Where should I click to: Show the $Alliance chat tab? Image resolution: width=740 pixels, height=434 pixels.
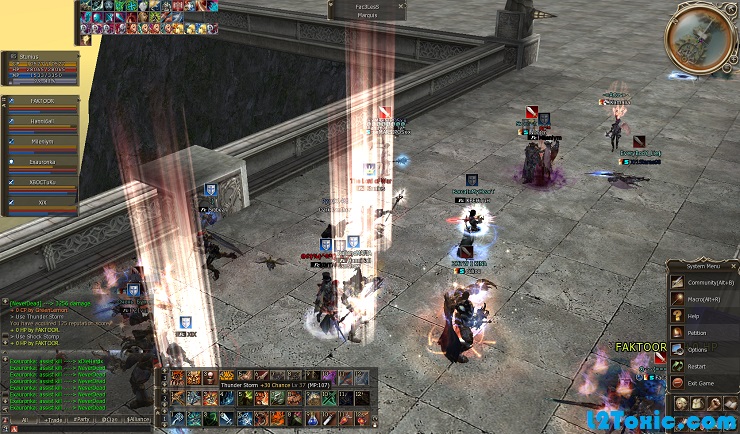coord(140,421)
